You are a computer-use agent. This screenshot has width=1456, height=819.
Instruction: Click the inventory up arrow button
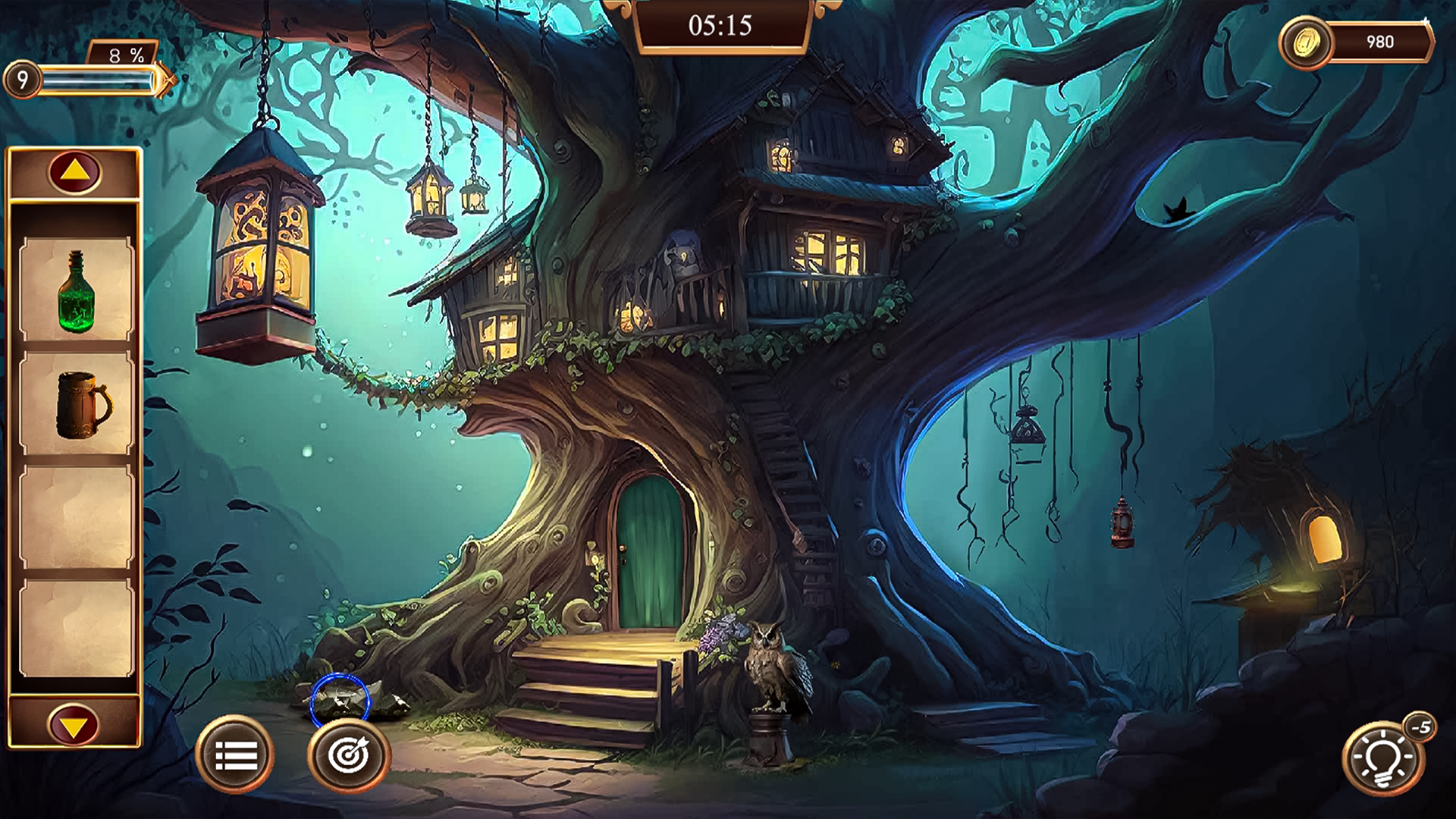(x=74, y=172)
